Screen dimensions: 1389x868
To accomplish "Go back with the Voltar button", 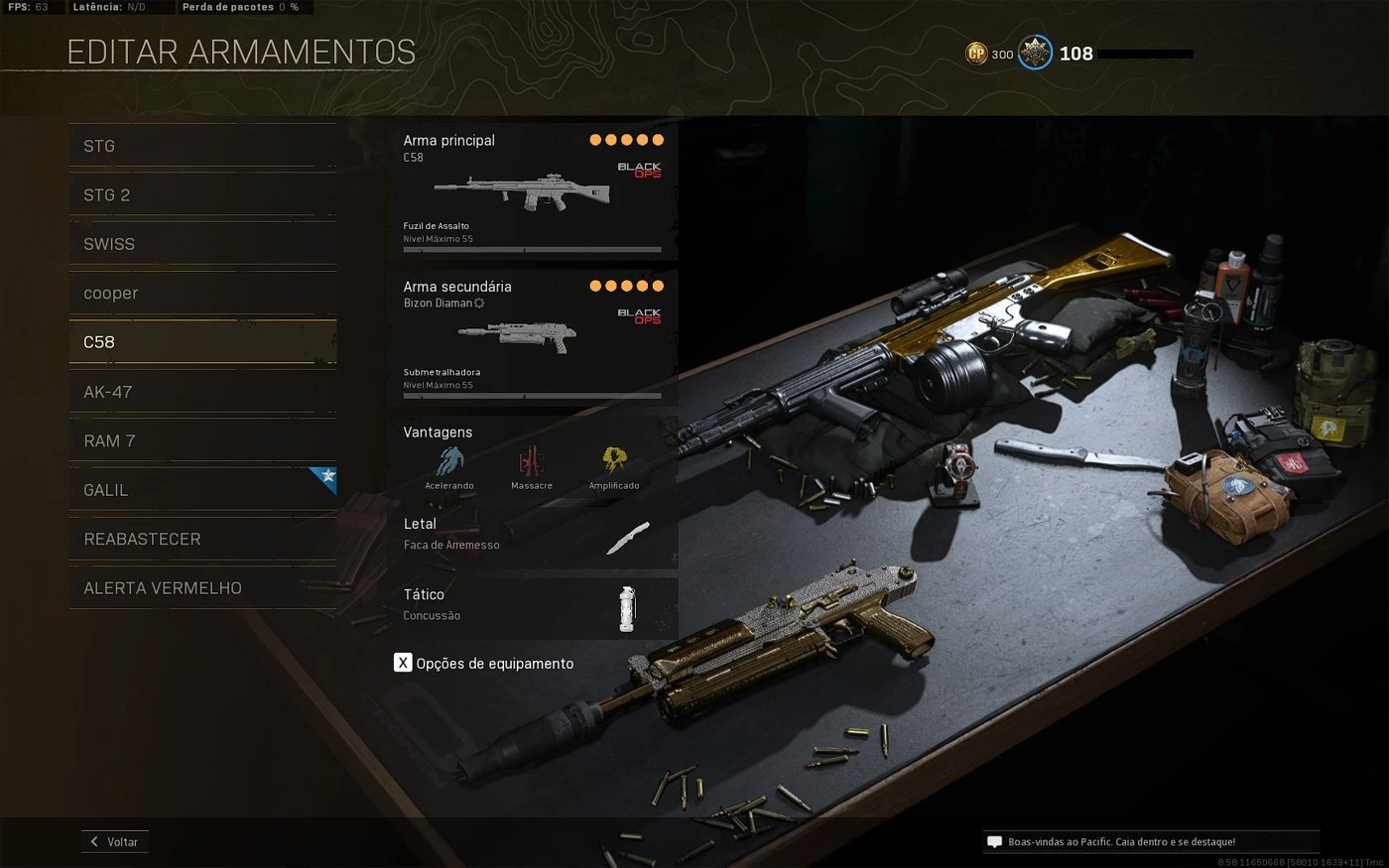I will point(115,841).
